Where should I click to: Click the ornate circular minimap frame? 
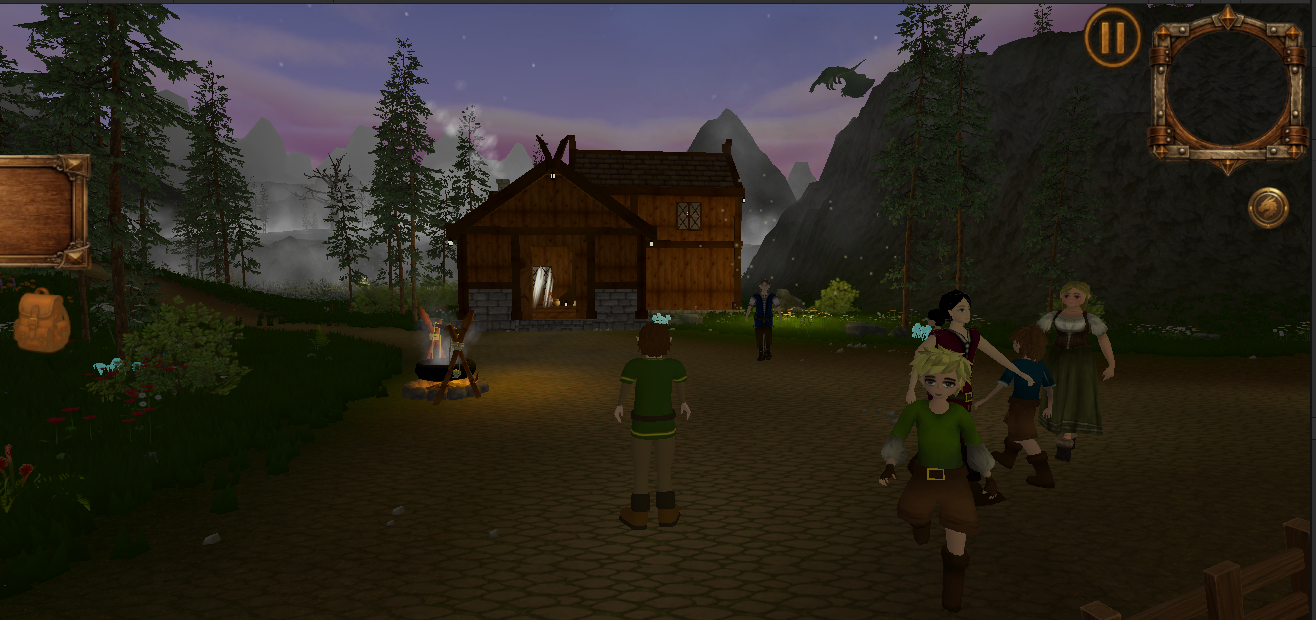pos(1227,88)
